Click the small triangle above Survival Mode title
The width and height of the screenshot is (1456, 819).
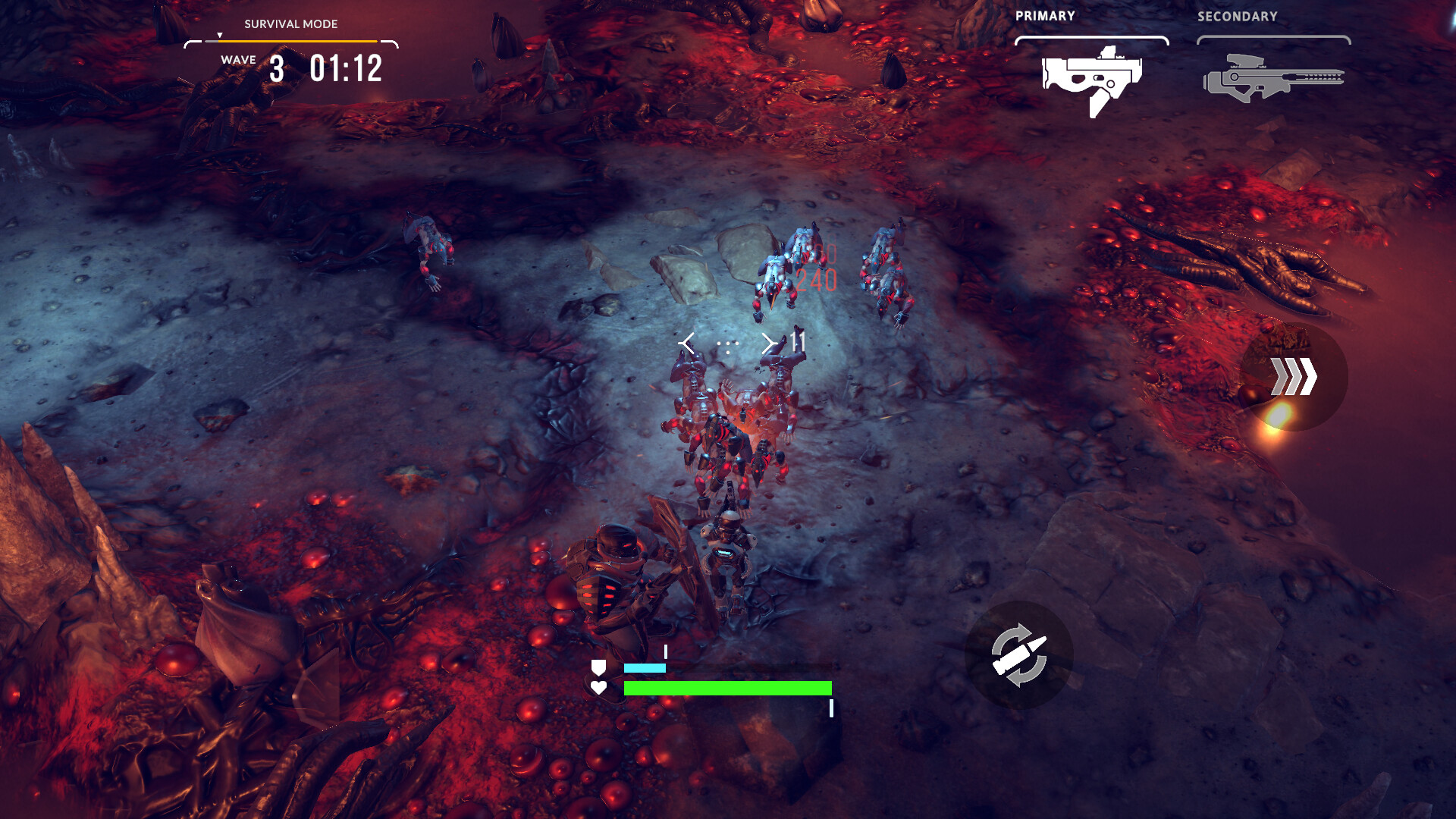click(220, 33)
